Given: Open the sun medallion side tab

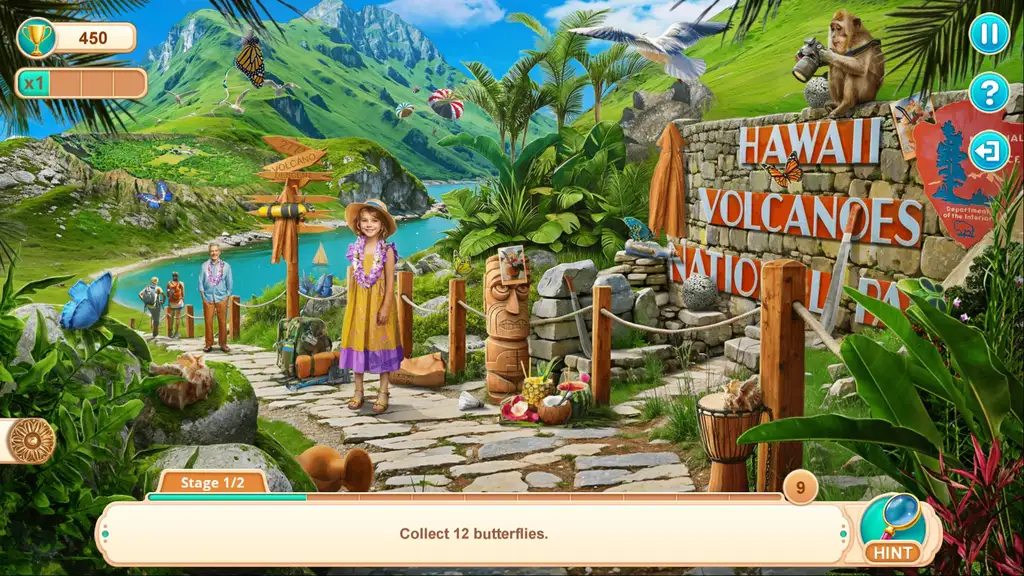Looking at the screenshot, I should [x=30, y=441].
